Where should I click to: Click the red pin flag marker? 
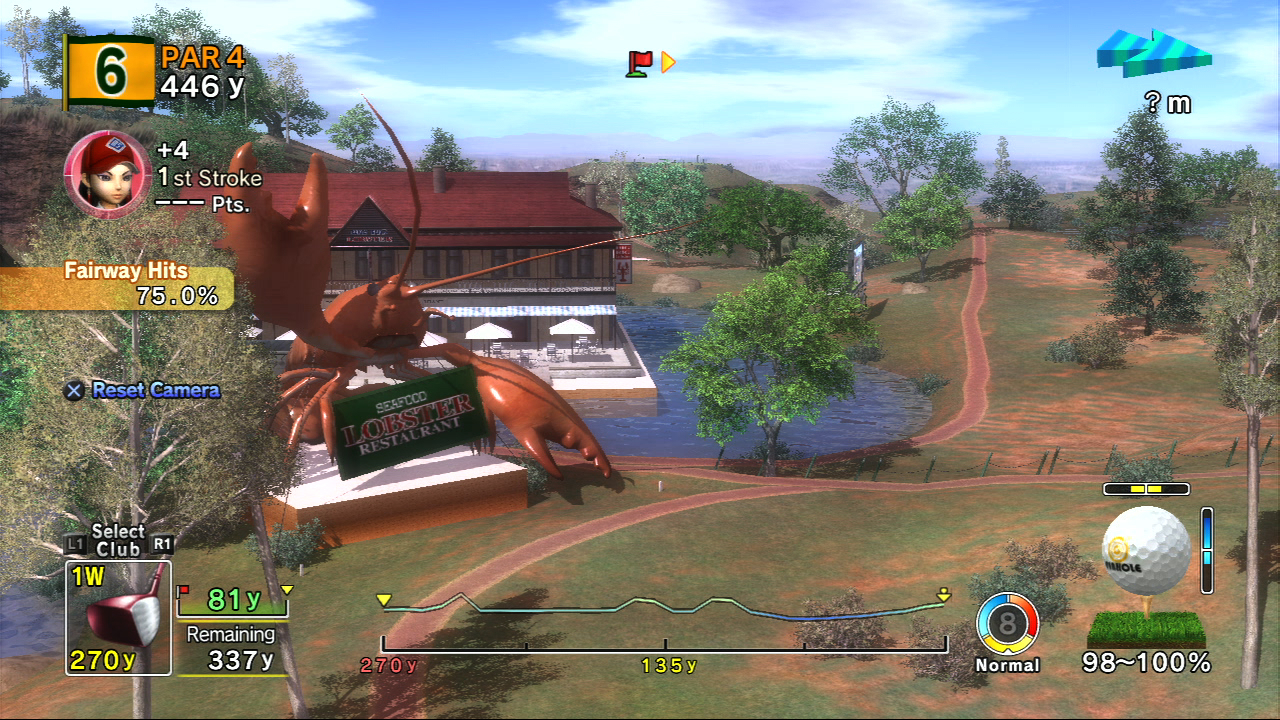pyautogui.click(x=639, y=62)
